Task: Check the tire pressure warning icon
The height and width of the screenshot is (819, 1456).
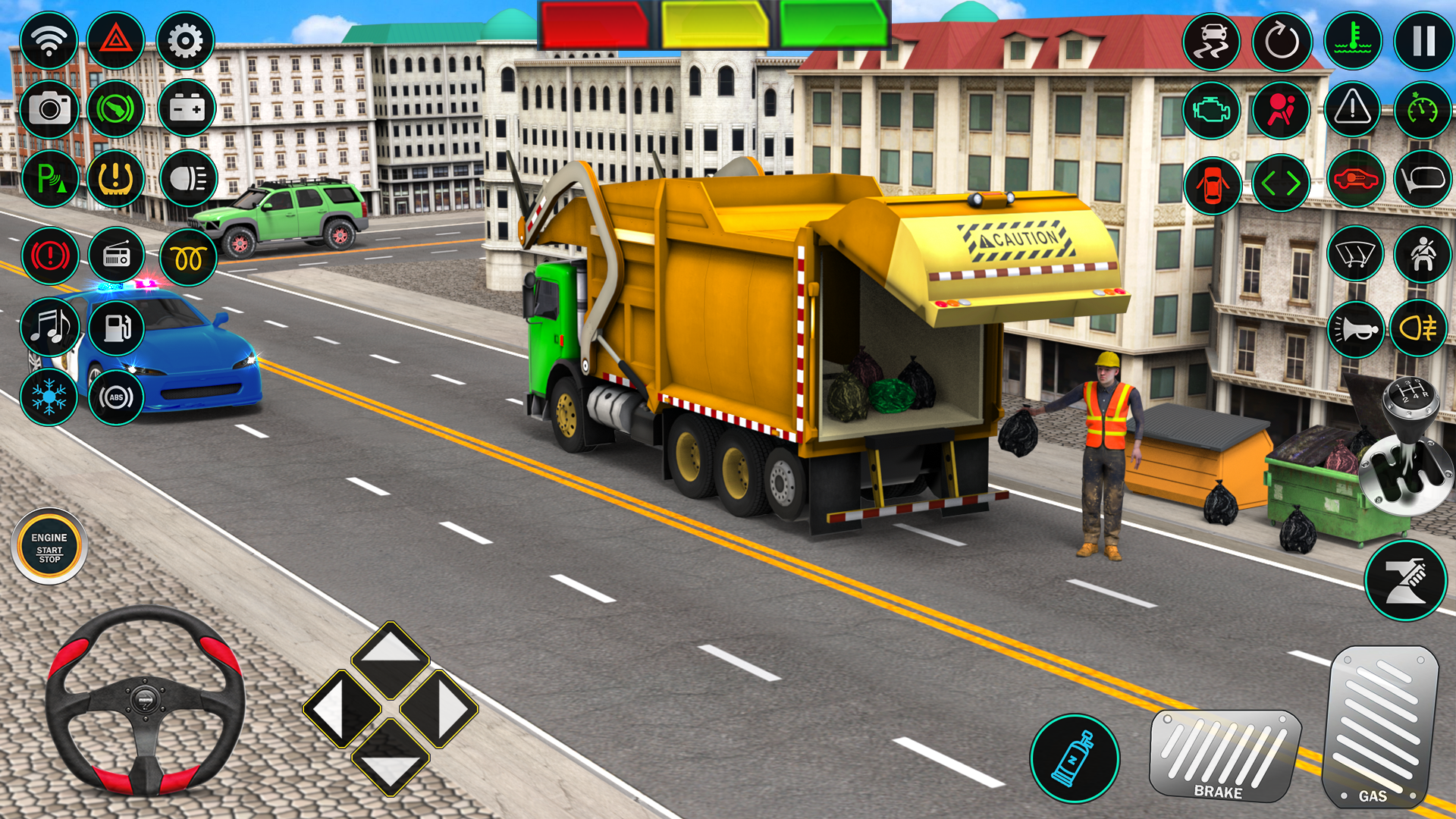Action: (x=118, y=178)
